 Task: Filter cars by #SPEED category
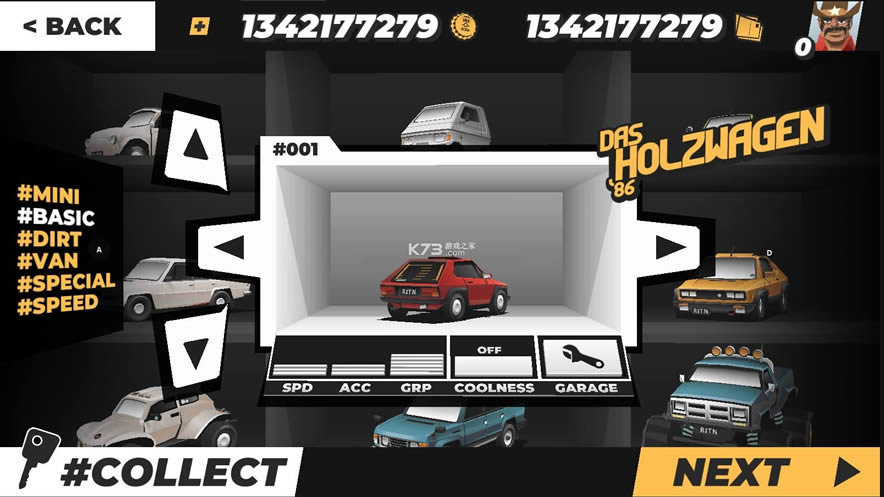pyautogui.click(x=58, y=303)
